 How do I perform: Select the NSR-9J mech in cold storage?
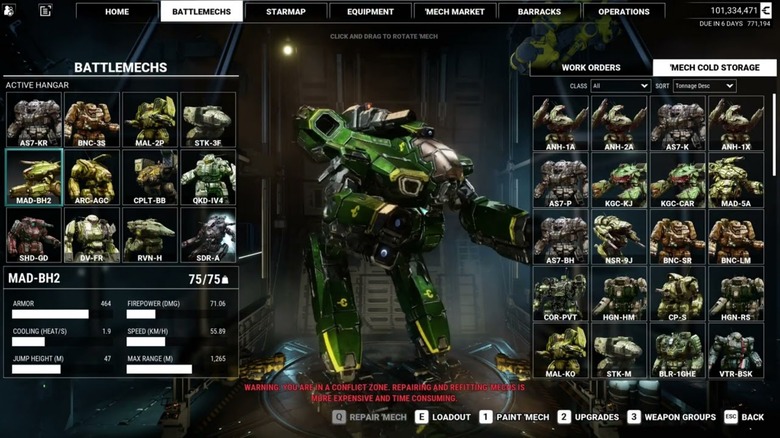[x=619, y=238]
